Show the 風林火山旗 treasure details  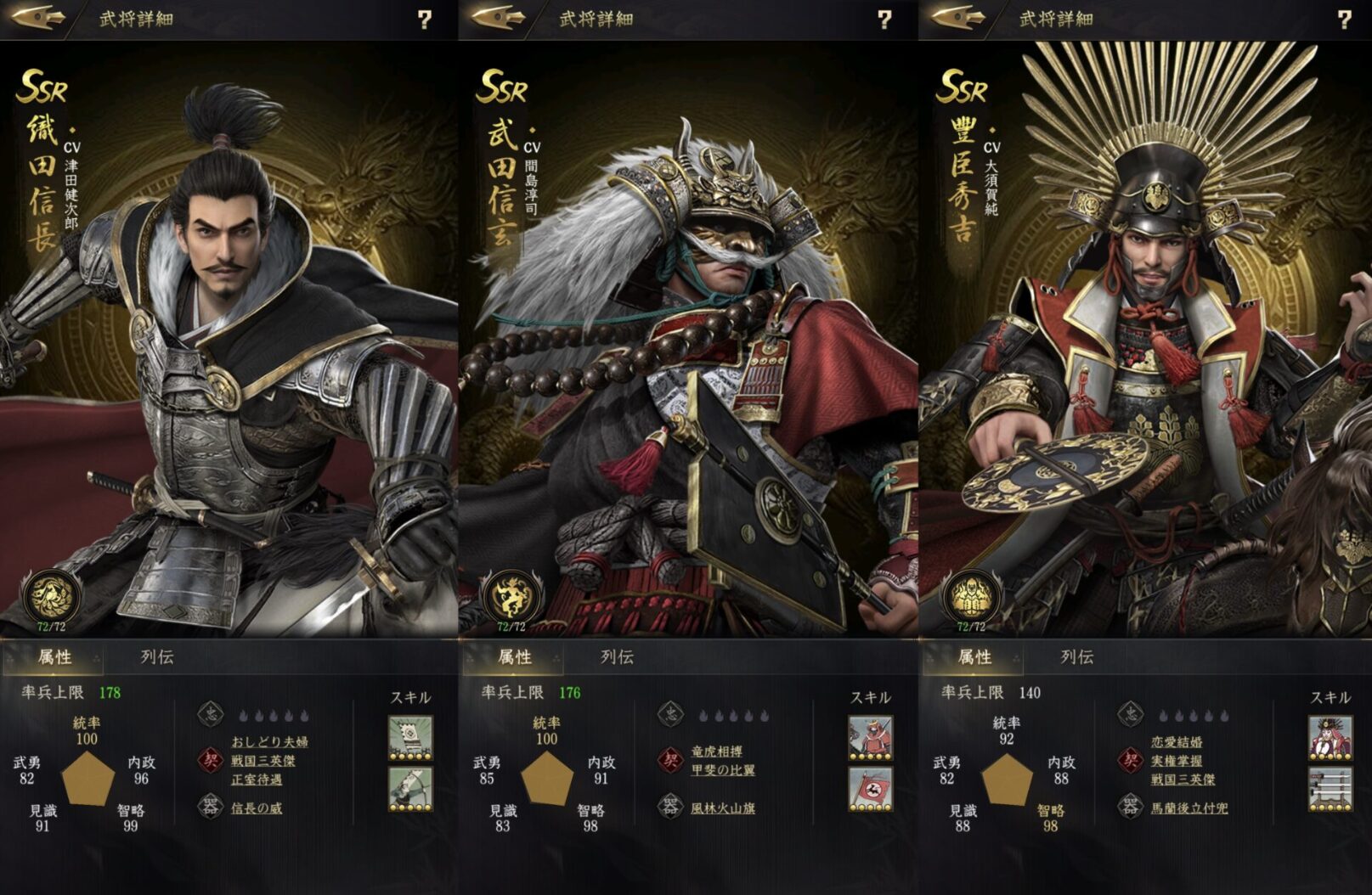(x=723, y=808)
